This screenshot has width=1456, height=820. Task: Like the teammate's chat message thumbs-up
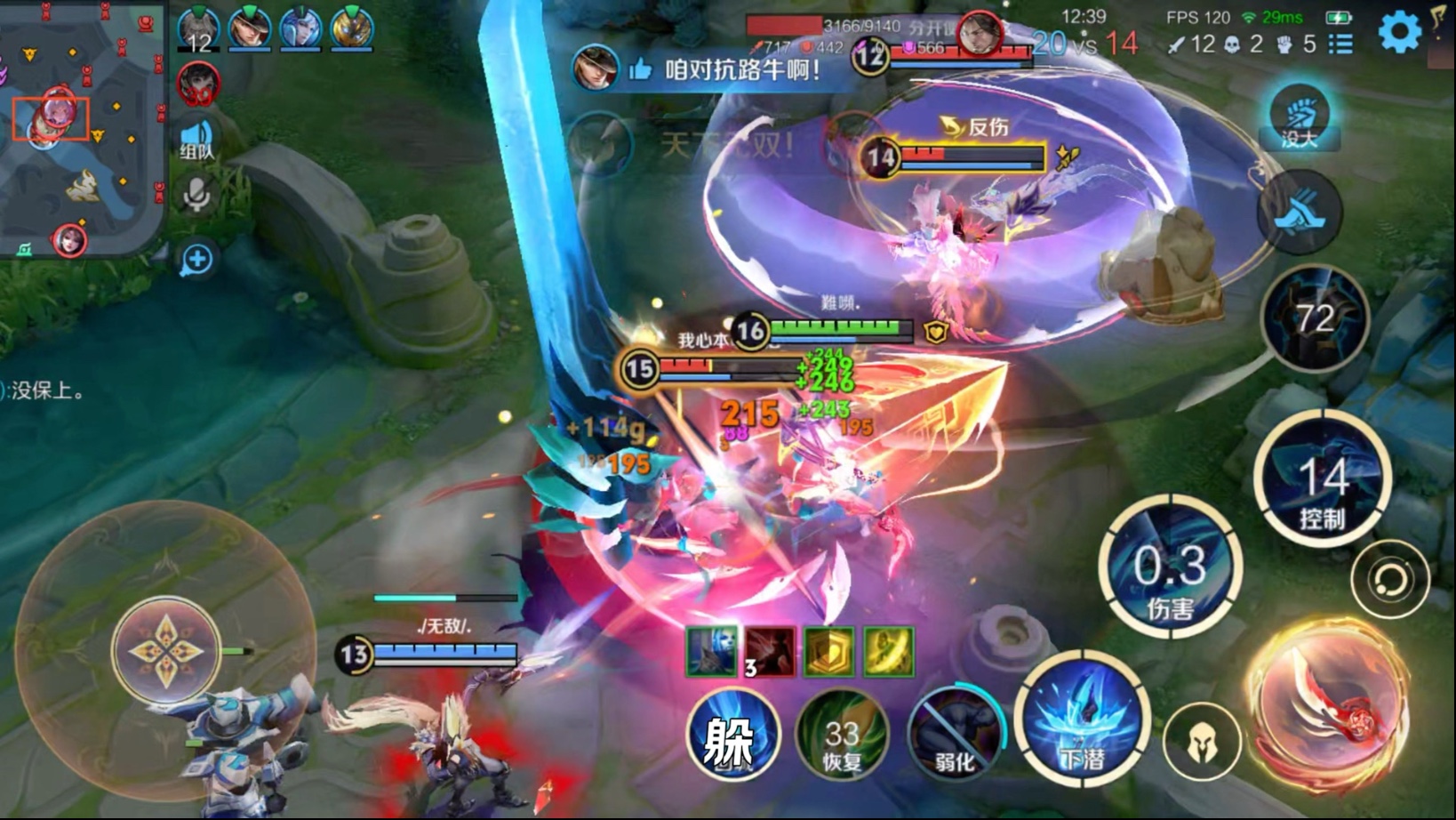(x=640, y=69)
